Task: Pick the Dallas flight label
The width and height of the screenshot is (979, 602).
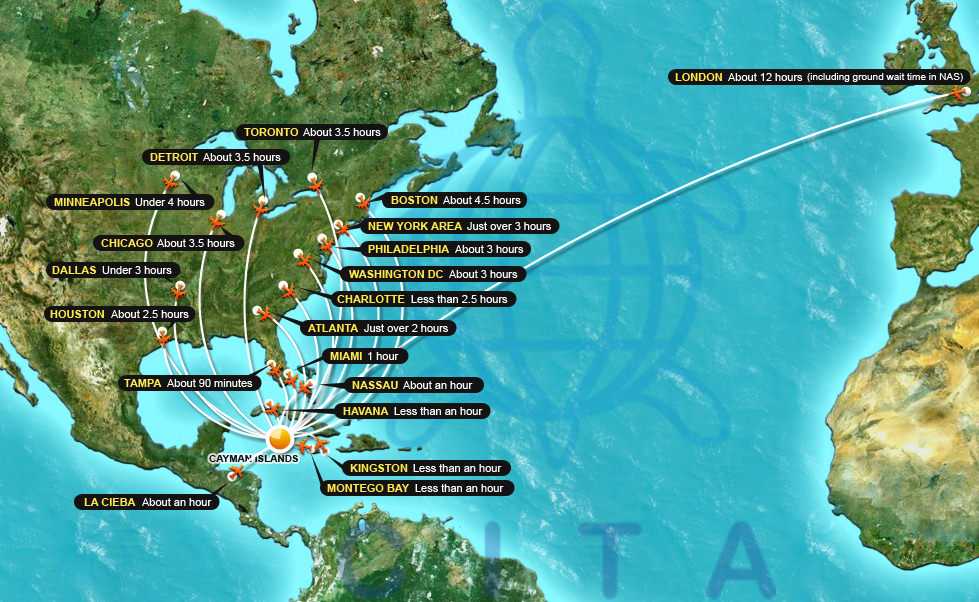Action: [x=110, y=270]
